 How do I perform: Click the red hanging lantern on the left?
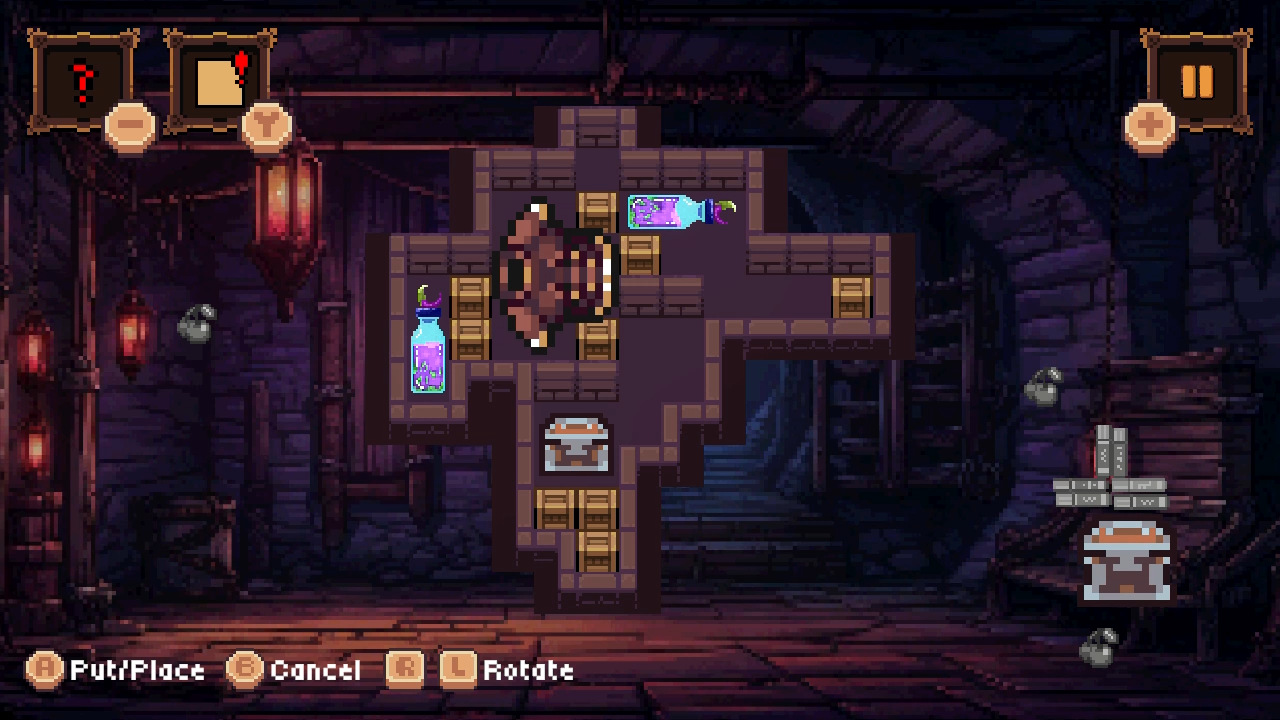[x=133, y=330]
